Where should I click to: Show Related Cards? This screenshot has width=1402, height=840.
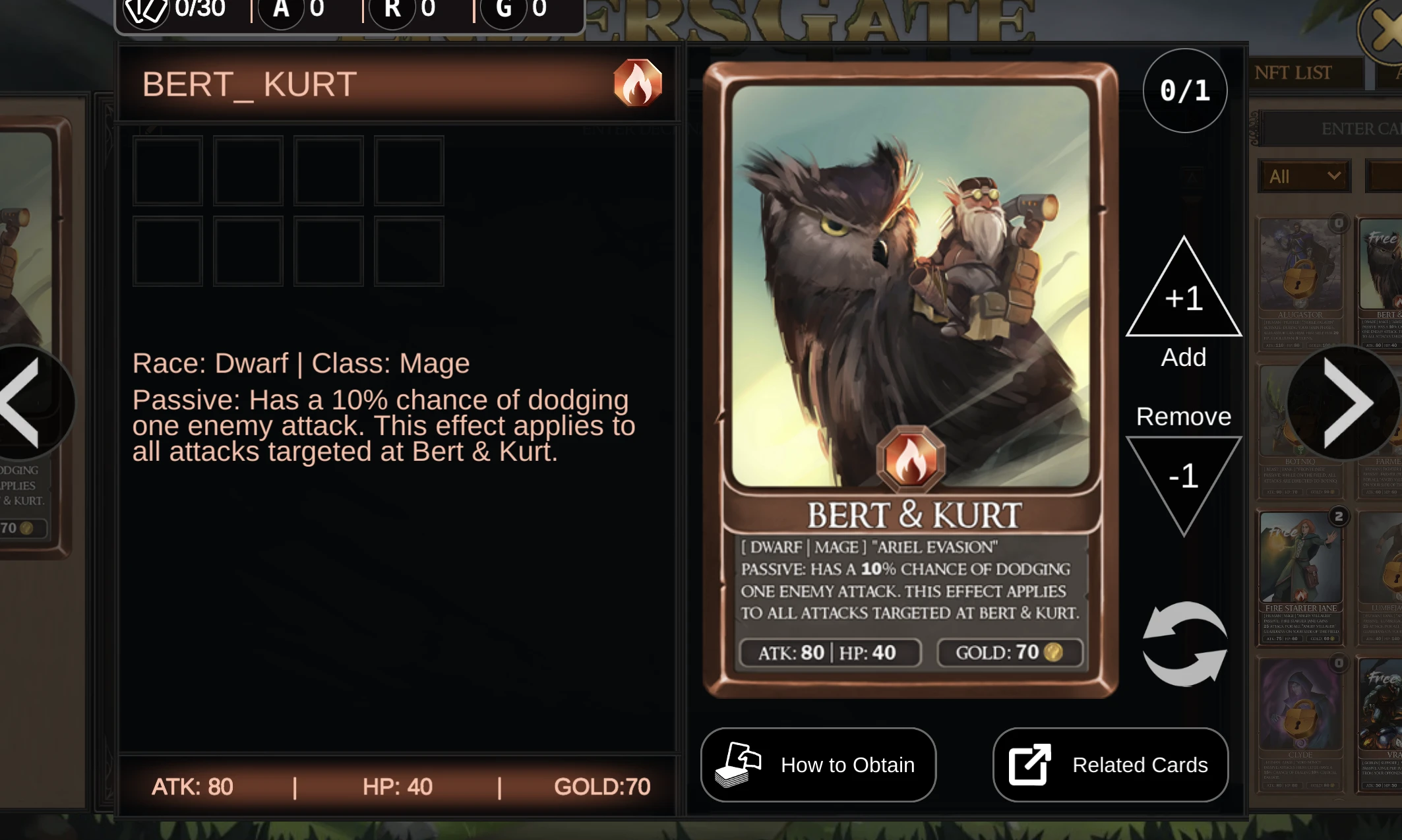1111,765
